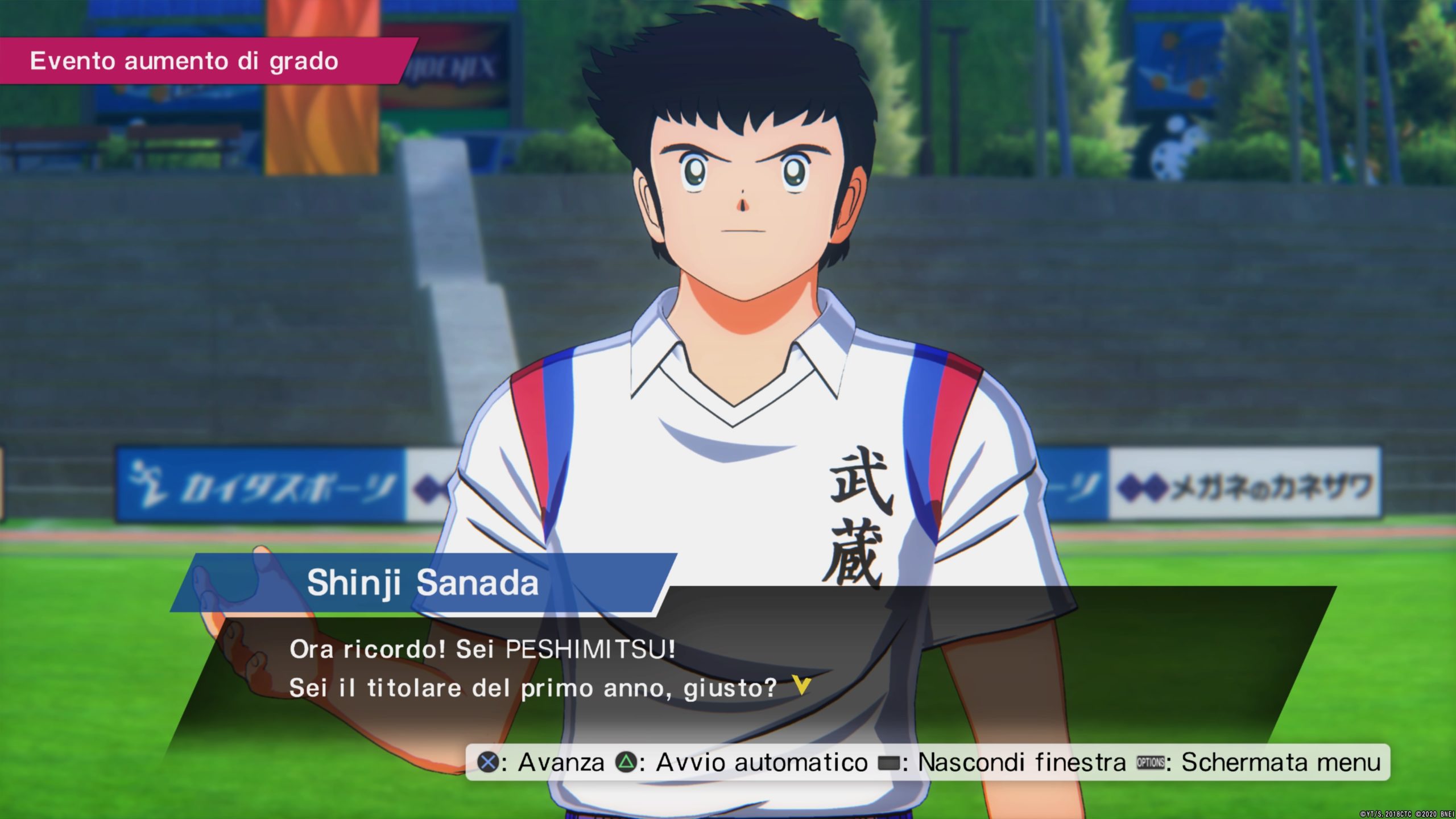This screenshot has width=1456, height=819.
Task: Click the yellow arrow to continue dialogue
Action: 801,685
